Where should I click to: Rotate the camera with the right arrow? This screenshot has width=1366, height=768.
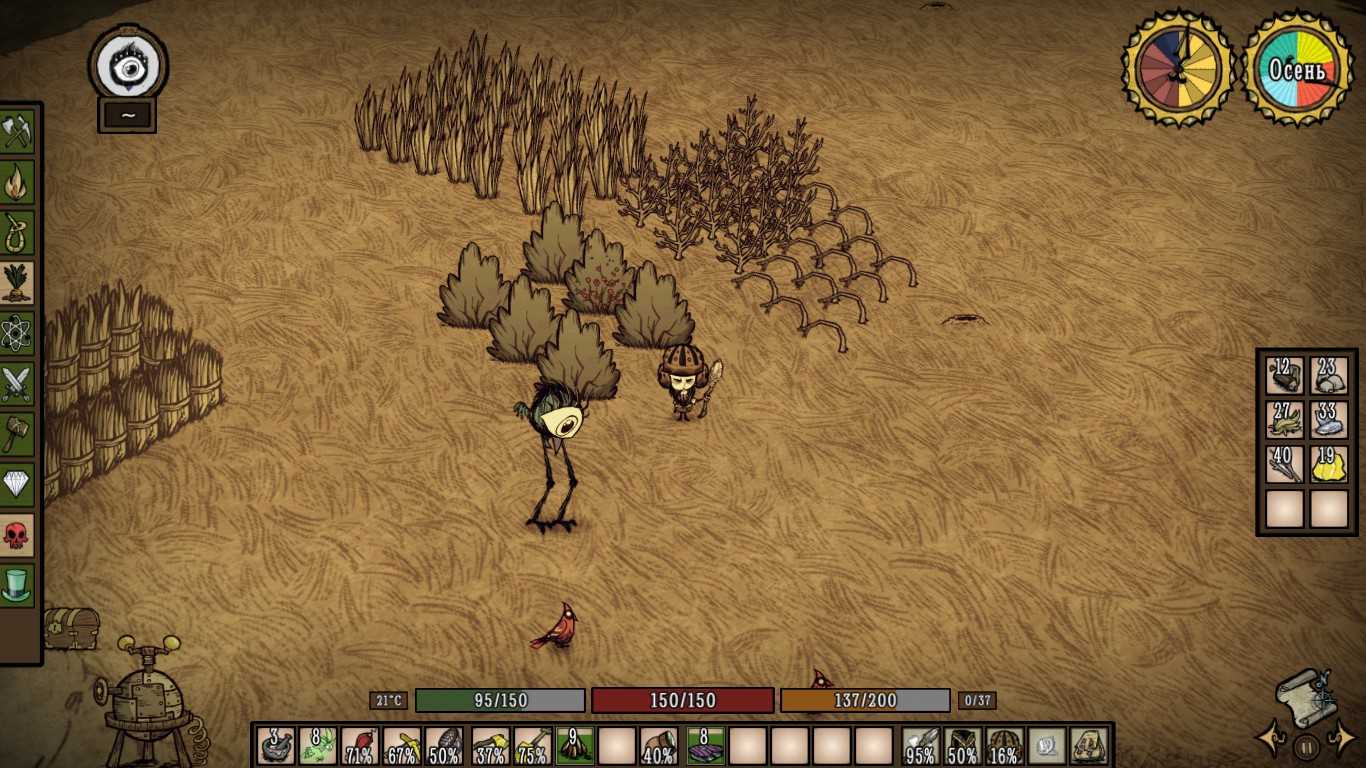pos(1340,740)
